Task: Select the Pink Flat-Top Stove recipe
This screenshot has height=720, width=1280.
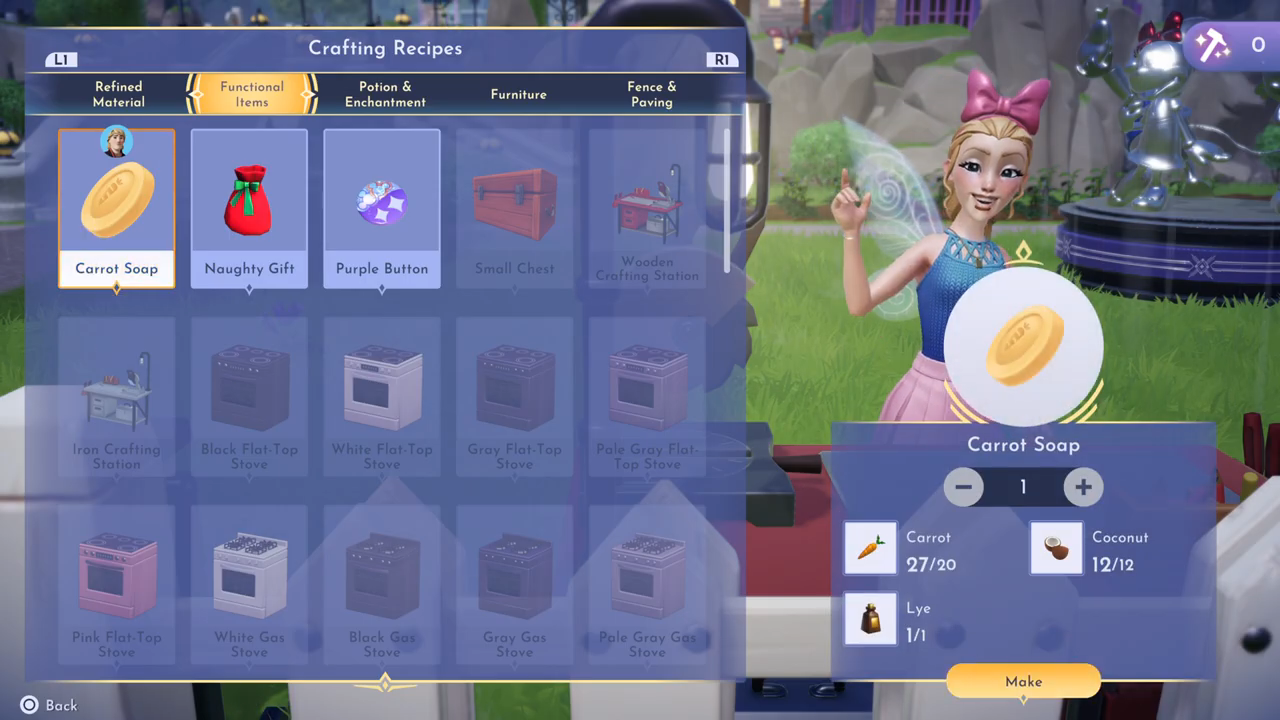Action: [x=117, y=584]
